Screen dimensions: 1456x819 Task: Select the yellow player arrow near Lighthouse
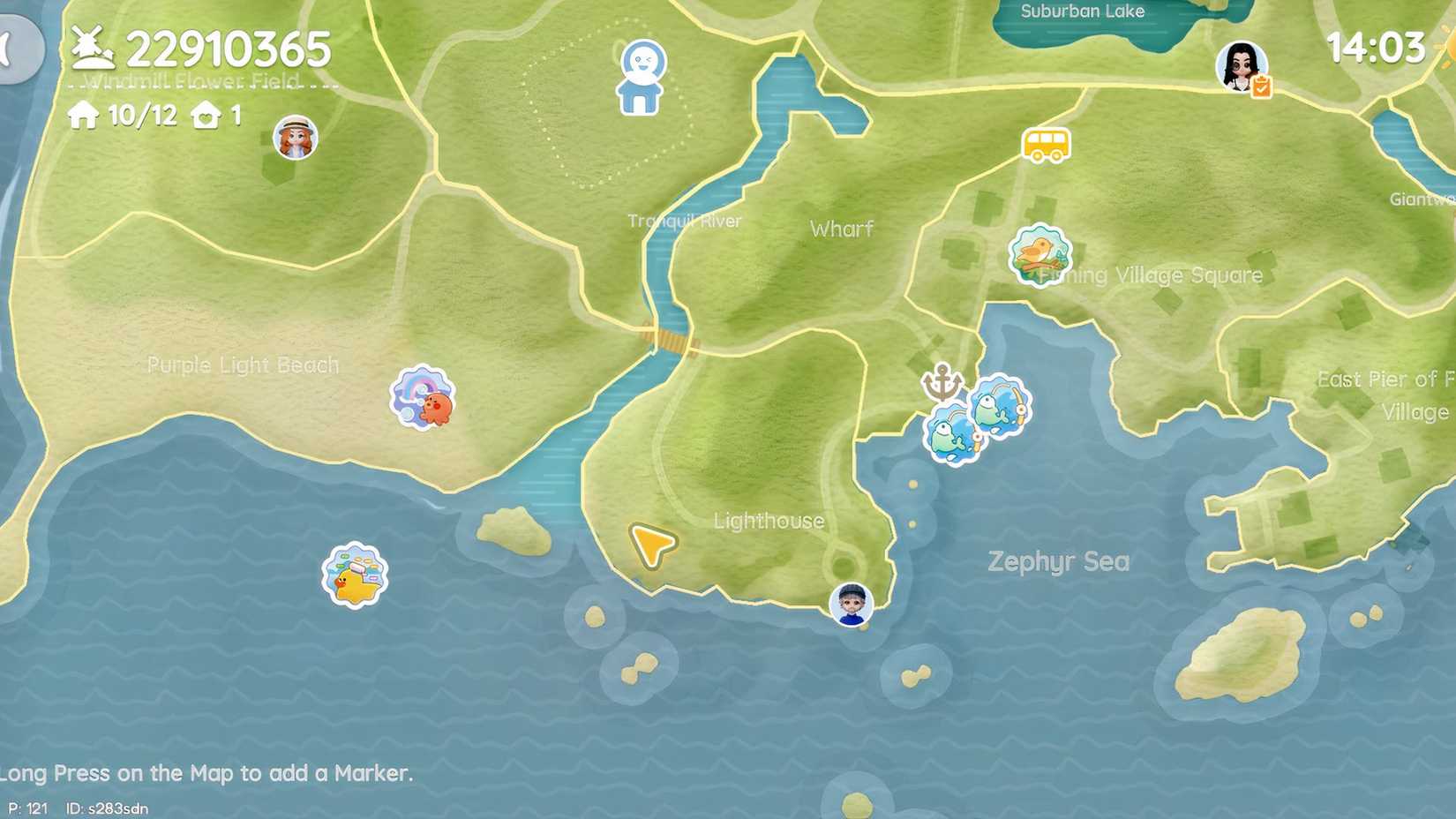(650, 547)
